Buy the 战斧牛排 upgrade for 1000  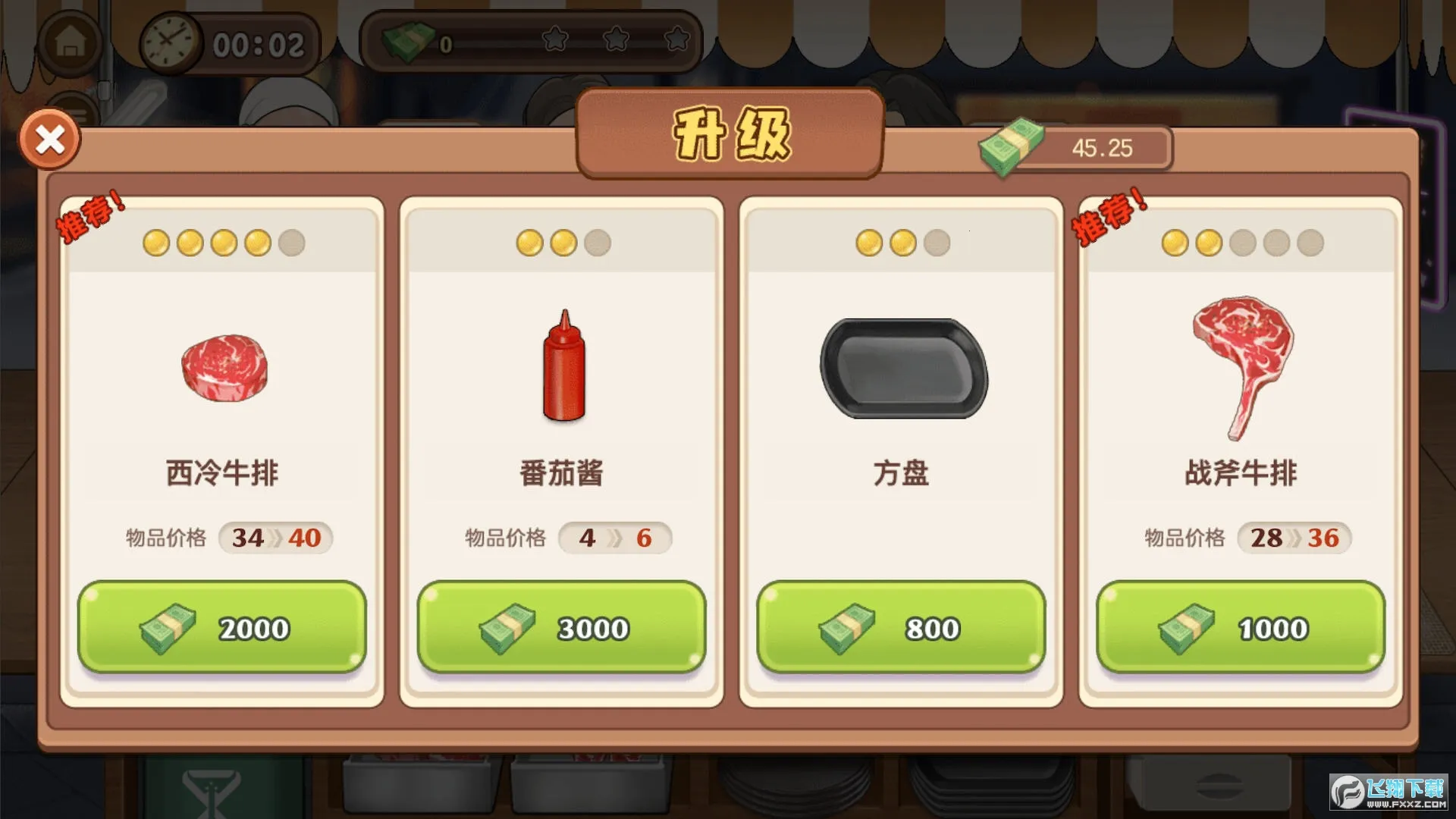pos(1241,626)
